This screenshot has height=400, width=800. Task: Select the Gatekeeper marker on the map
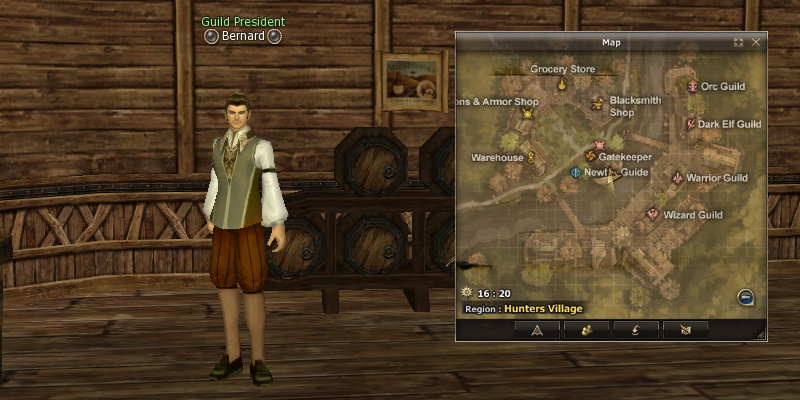click(x=590, y=157)
